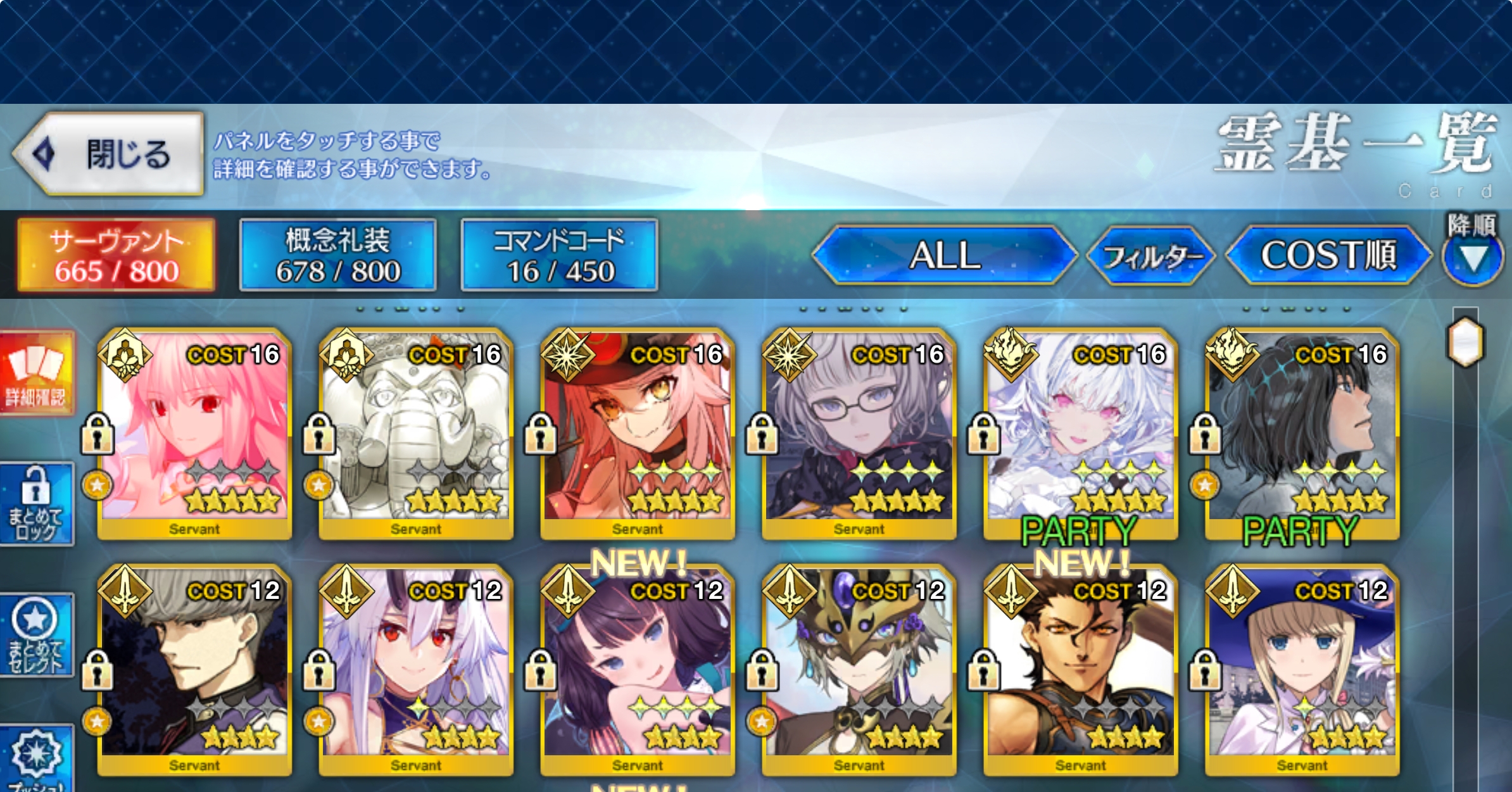Select the pink-haired red-eyed servant card
The image size is (1512, 792).
194,434
